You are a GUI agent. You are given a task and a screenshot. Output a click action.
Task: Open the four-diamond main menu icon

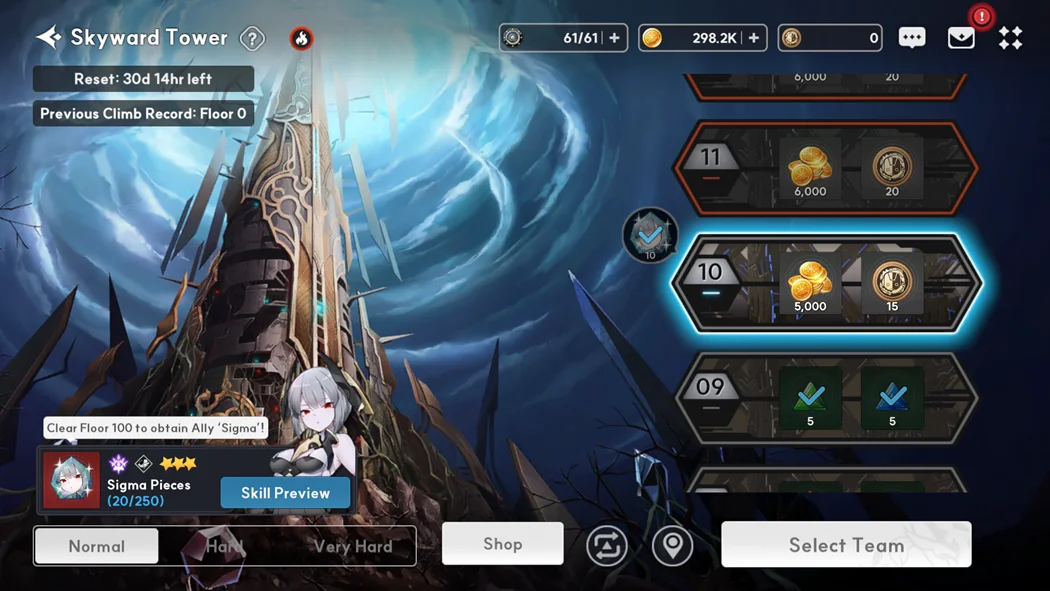coord(1010,38)
